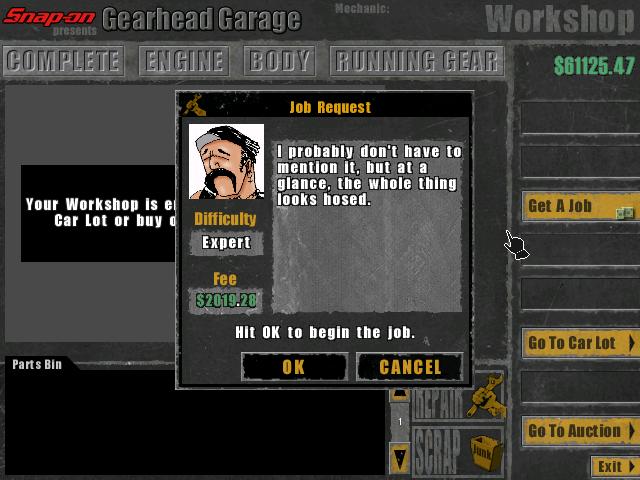Open the Complete tab
The width and height of the screenshot is (640, 480).
tap(63, 61)
